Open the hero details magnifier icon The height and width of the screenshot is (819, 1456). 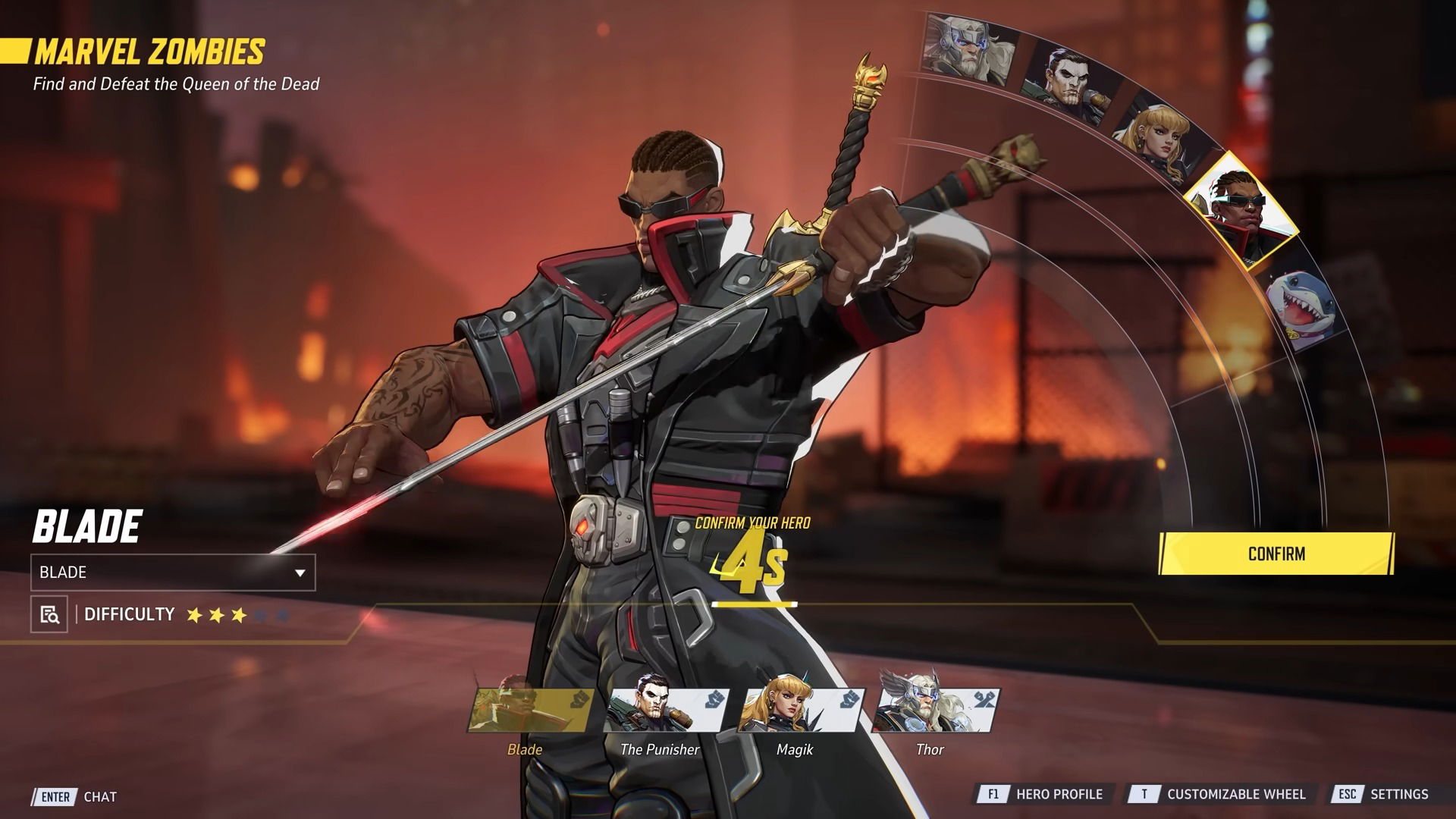(x=49, y=614)
